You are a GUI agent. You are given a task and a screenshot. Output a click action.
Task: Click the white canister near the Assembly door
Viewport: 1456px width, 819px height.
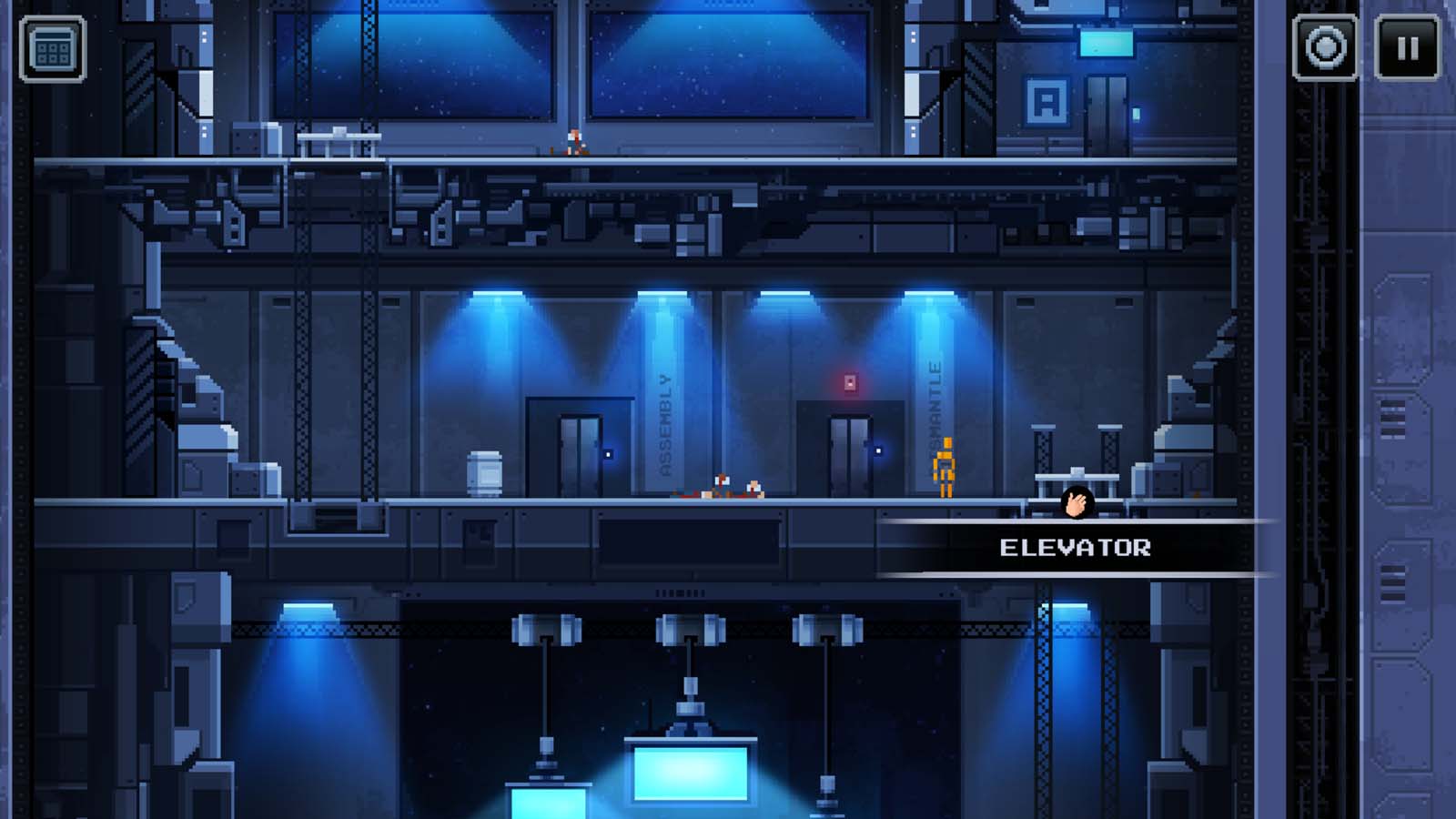(483, 470)
